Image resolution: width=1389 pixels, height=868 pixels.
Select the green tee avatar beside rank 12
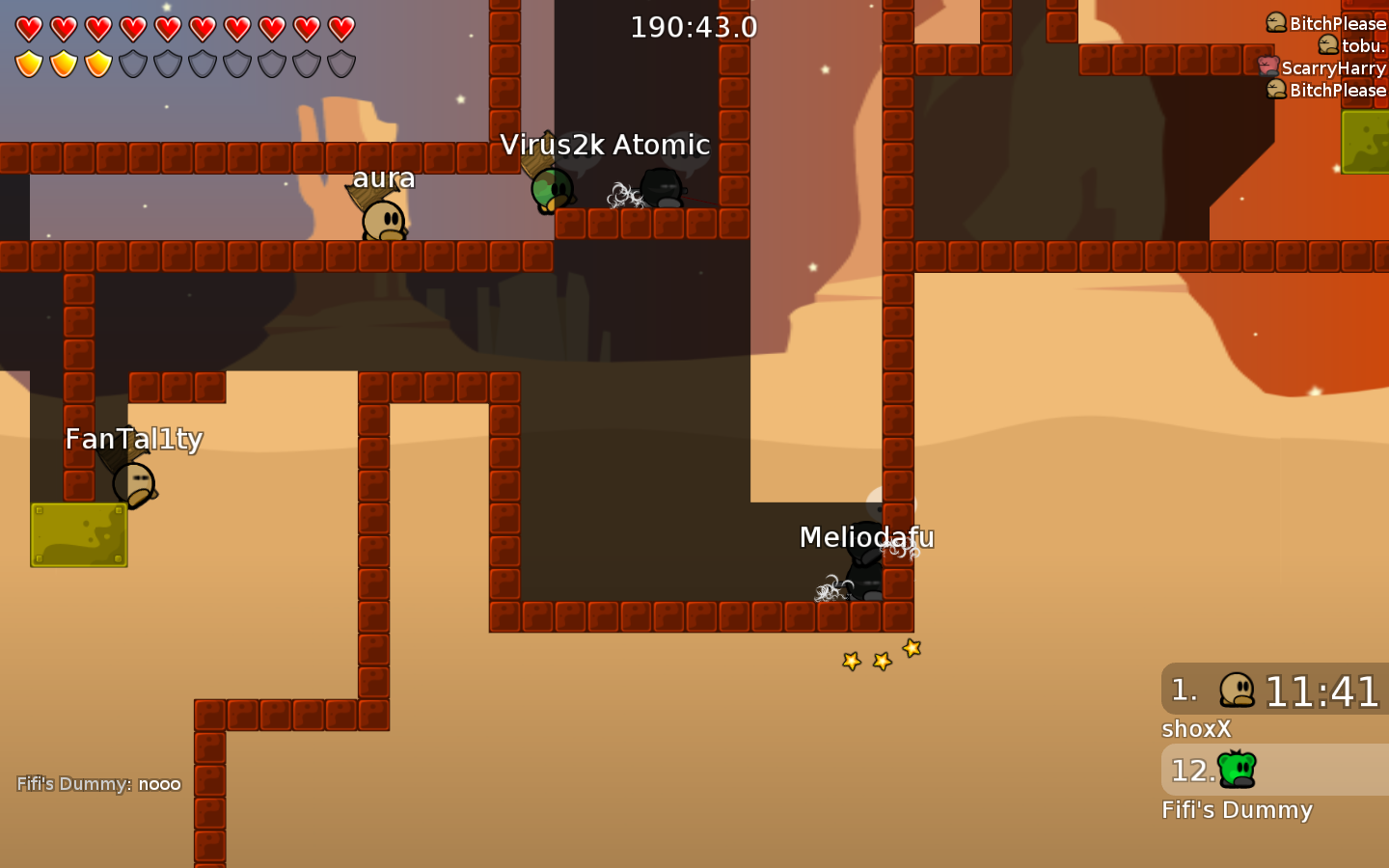[x=1238, y=771]
